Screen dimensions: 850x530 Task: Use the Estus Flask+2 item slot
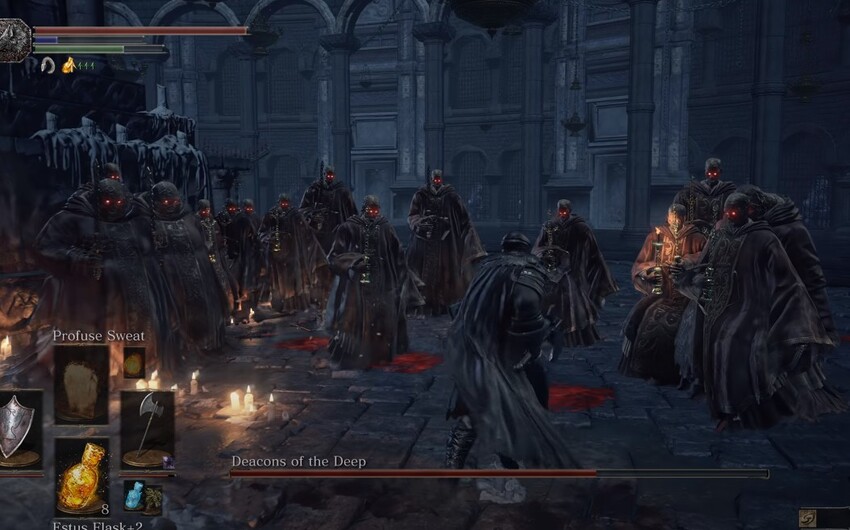click(81, 477)
